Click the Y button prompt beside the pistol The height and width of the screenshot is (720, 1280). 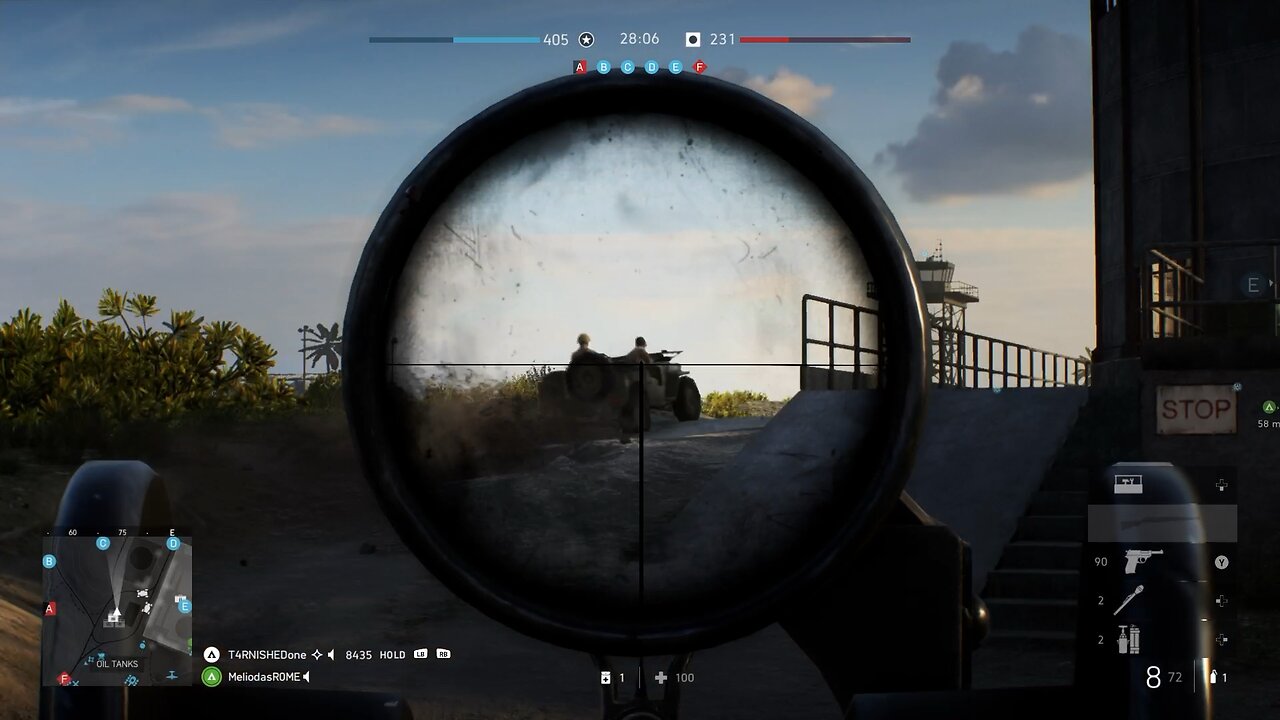pyautogui.click(x=1221, y=560)
